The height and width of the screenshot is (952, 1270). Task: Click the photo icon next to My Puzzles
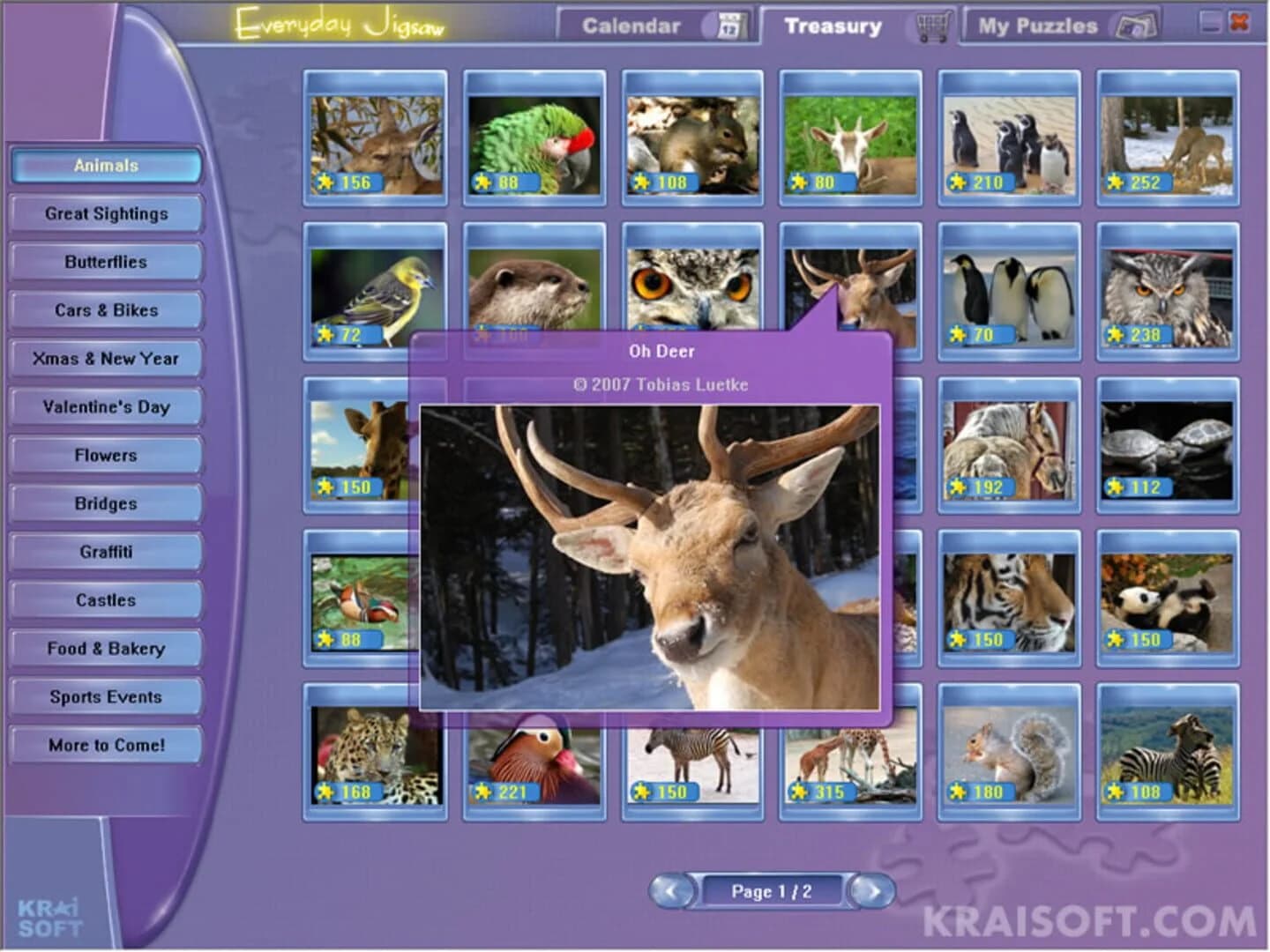coord(1138,25)
